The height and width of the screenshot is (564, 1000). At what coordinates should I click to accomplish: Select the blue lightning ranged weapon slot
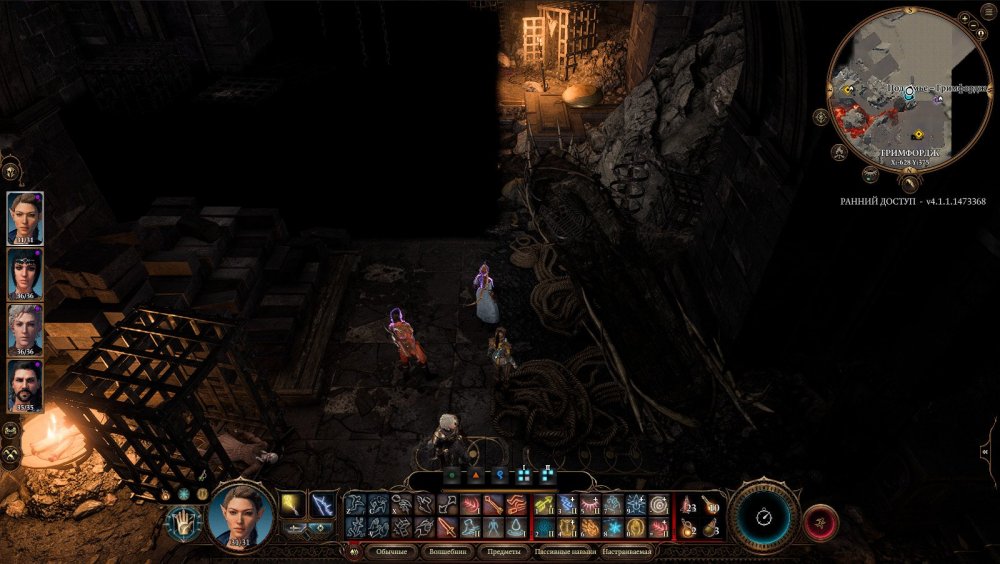coord(323,506)
